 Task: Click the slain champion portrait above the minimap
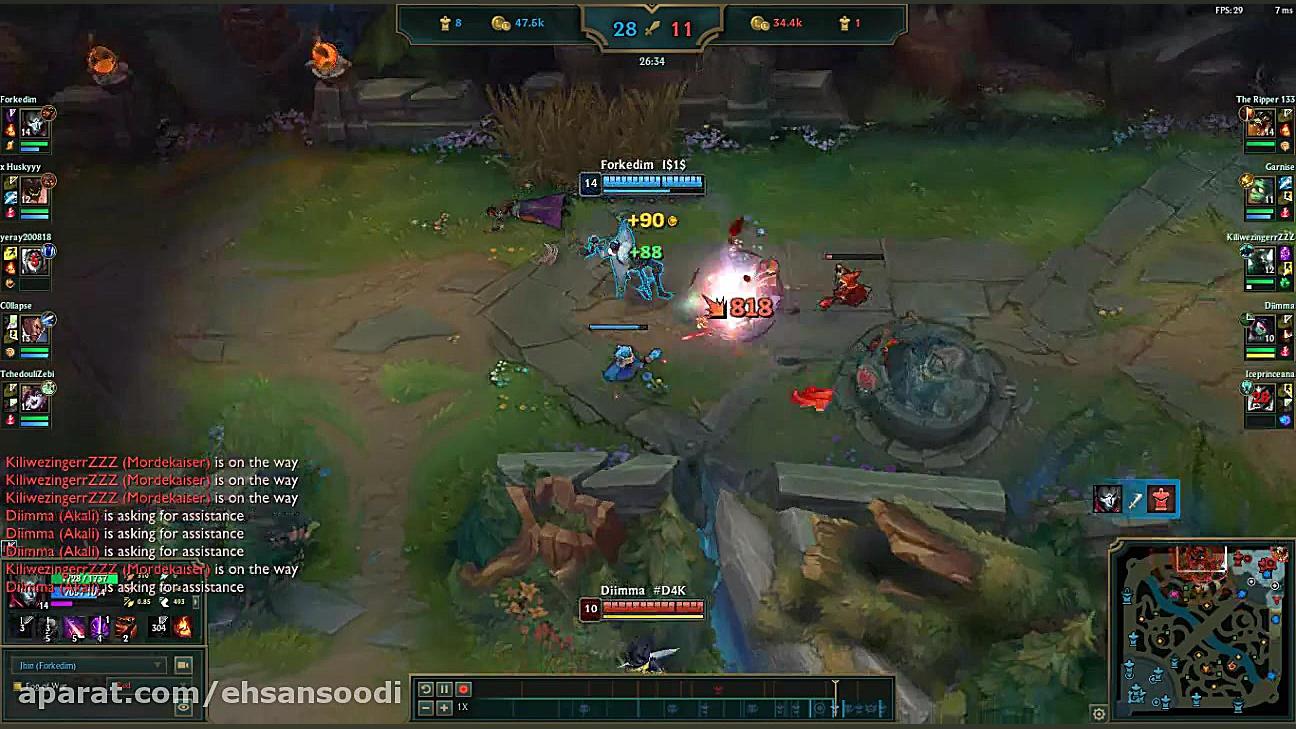pyautogui.click(x=1108, y=500)
